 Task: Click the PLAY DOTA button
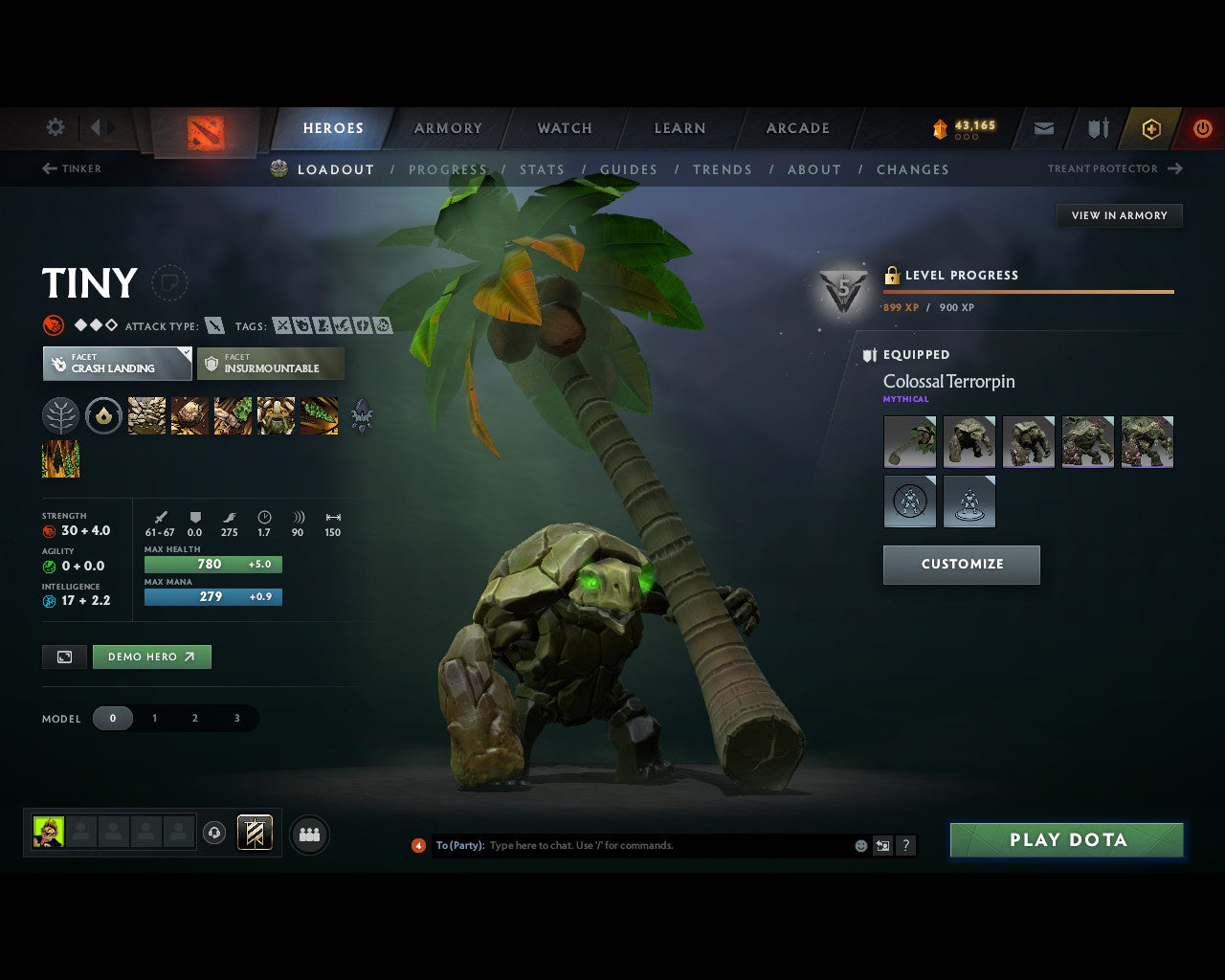[x=1066, y=839]
